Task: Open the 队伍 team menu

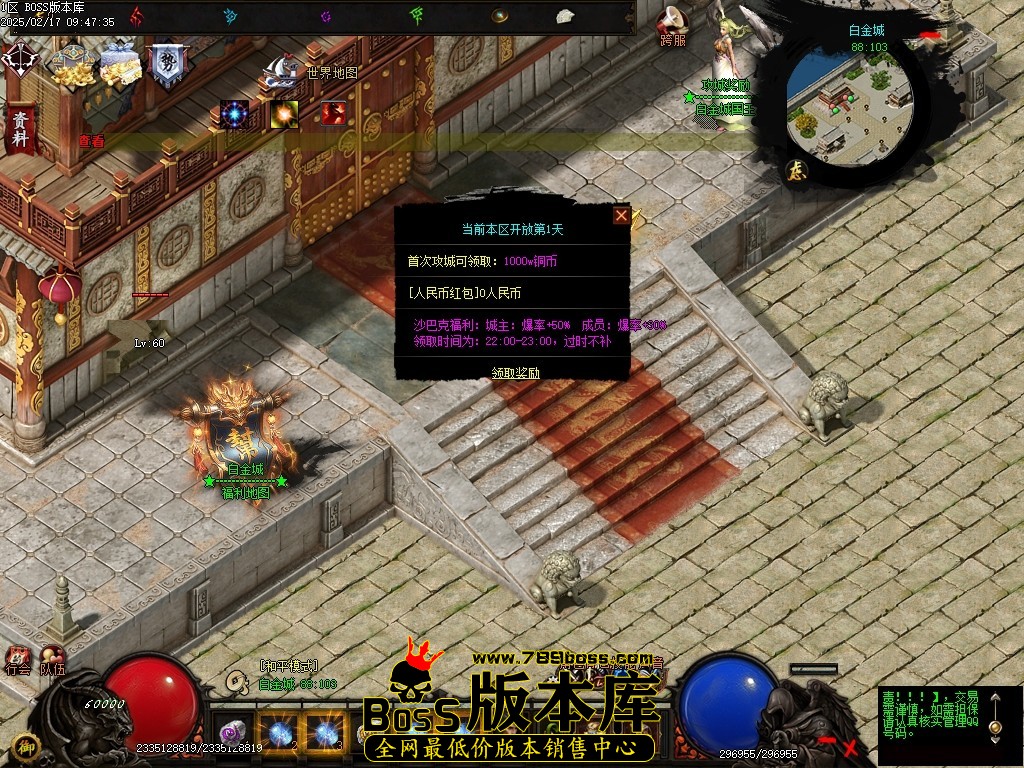Action: [x=52, y=661]
